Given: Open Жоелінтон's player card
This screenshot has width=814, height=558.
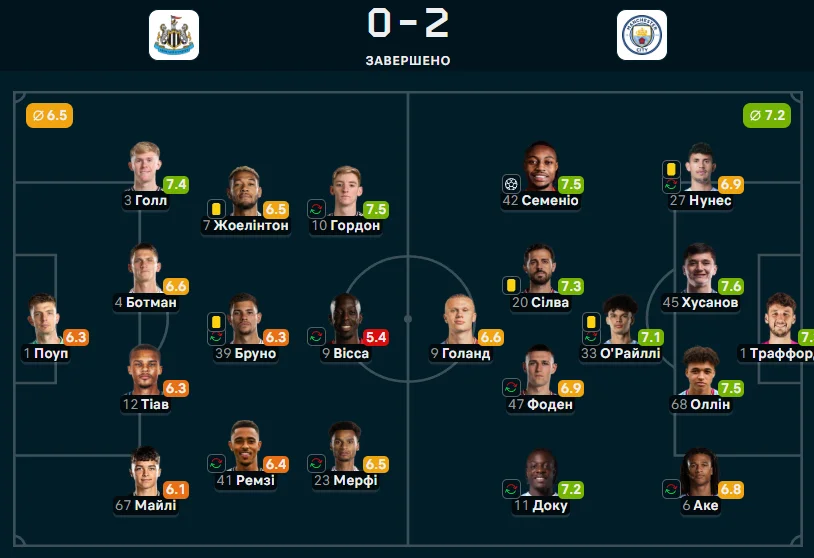Looking at the screenshot, I should coord(245,192).
